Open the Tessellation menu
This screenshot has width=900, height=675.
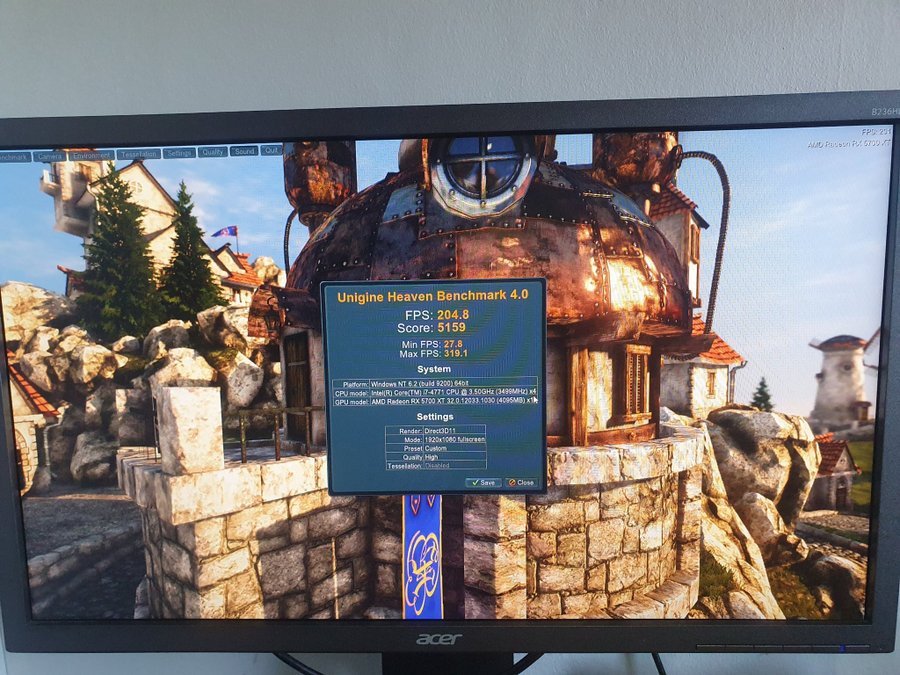click(138, 154)
